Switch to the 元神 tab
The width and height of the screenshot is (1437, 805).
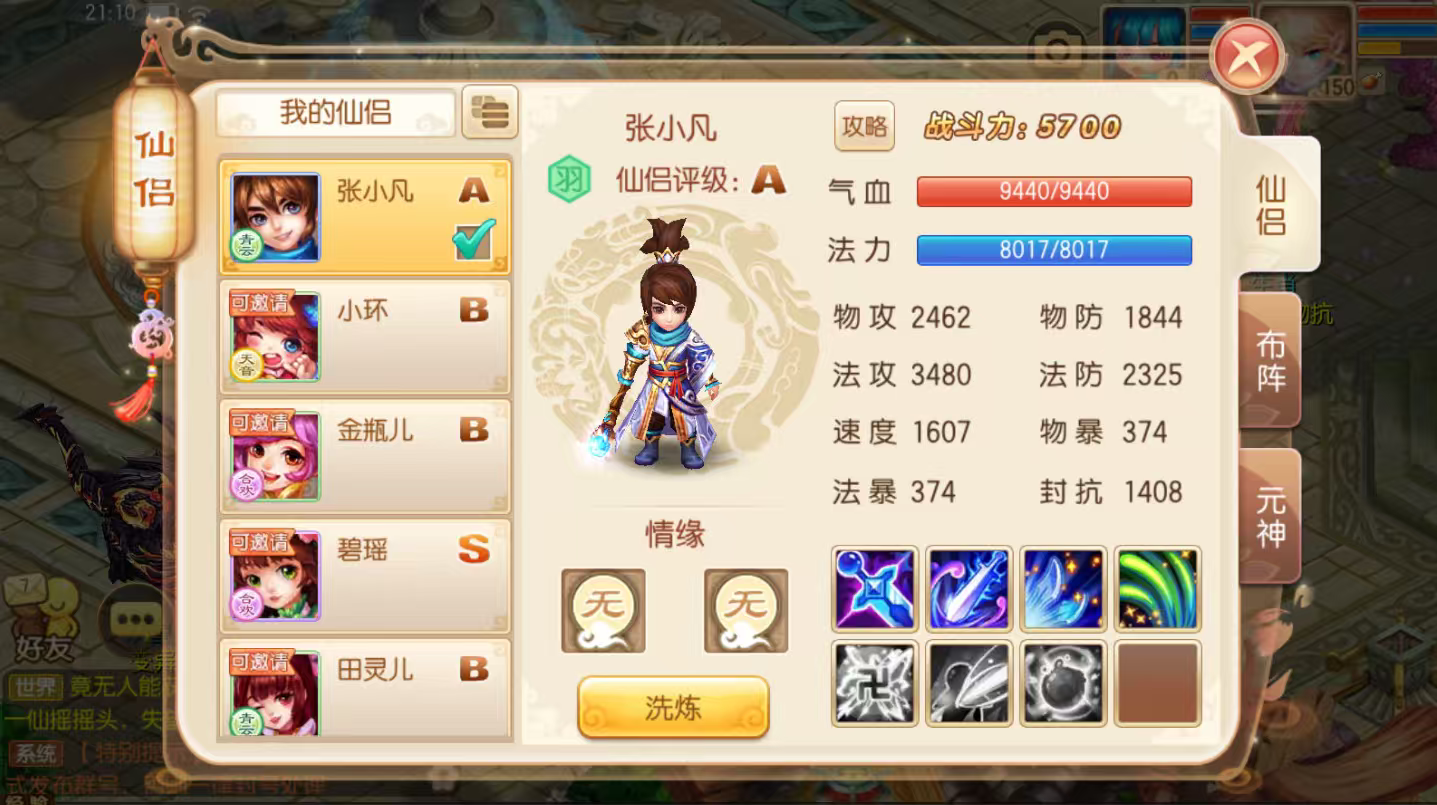(1268, 512)
